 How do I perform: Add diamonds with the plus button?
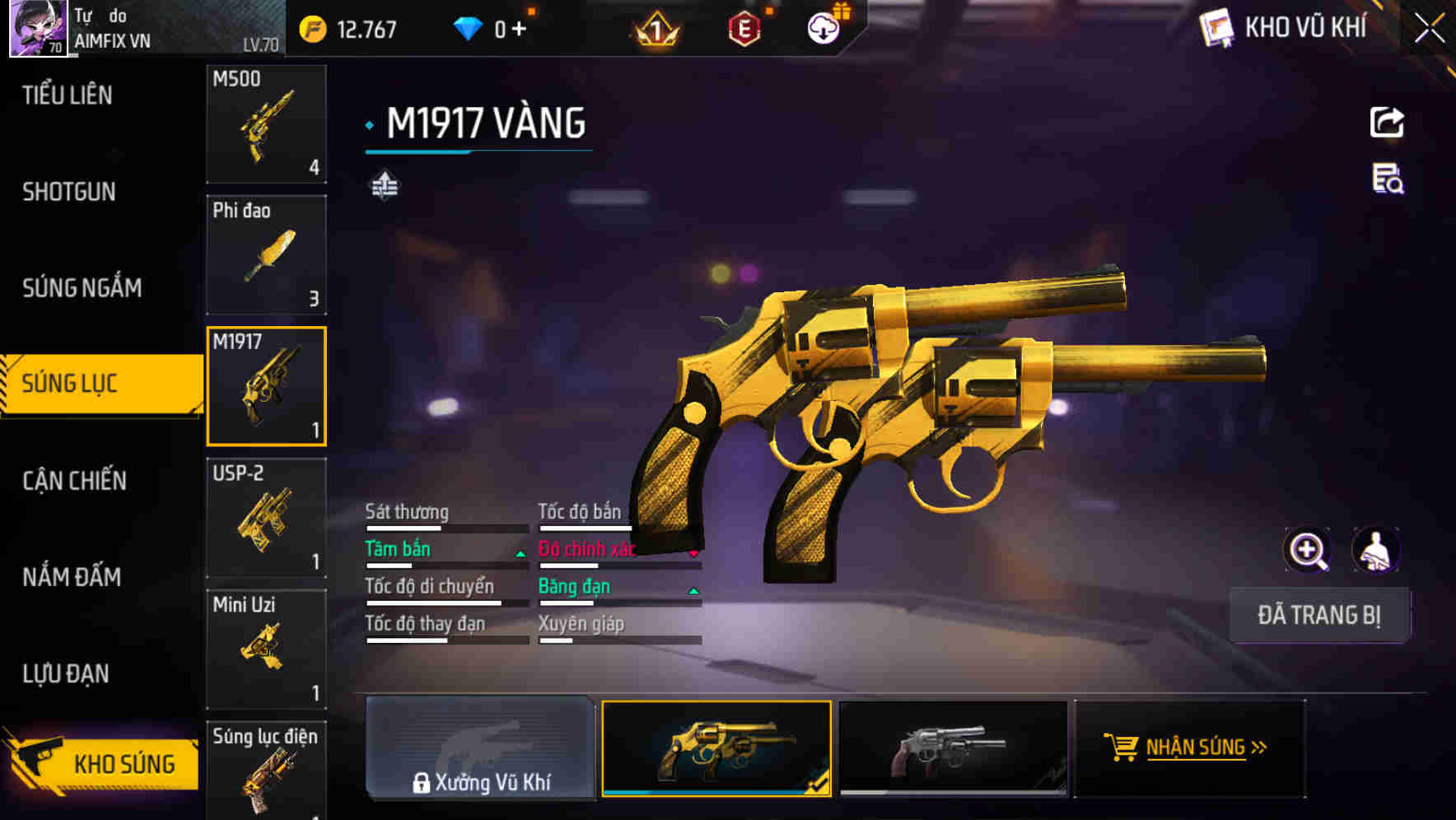(x=519, y=30)
